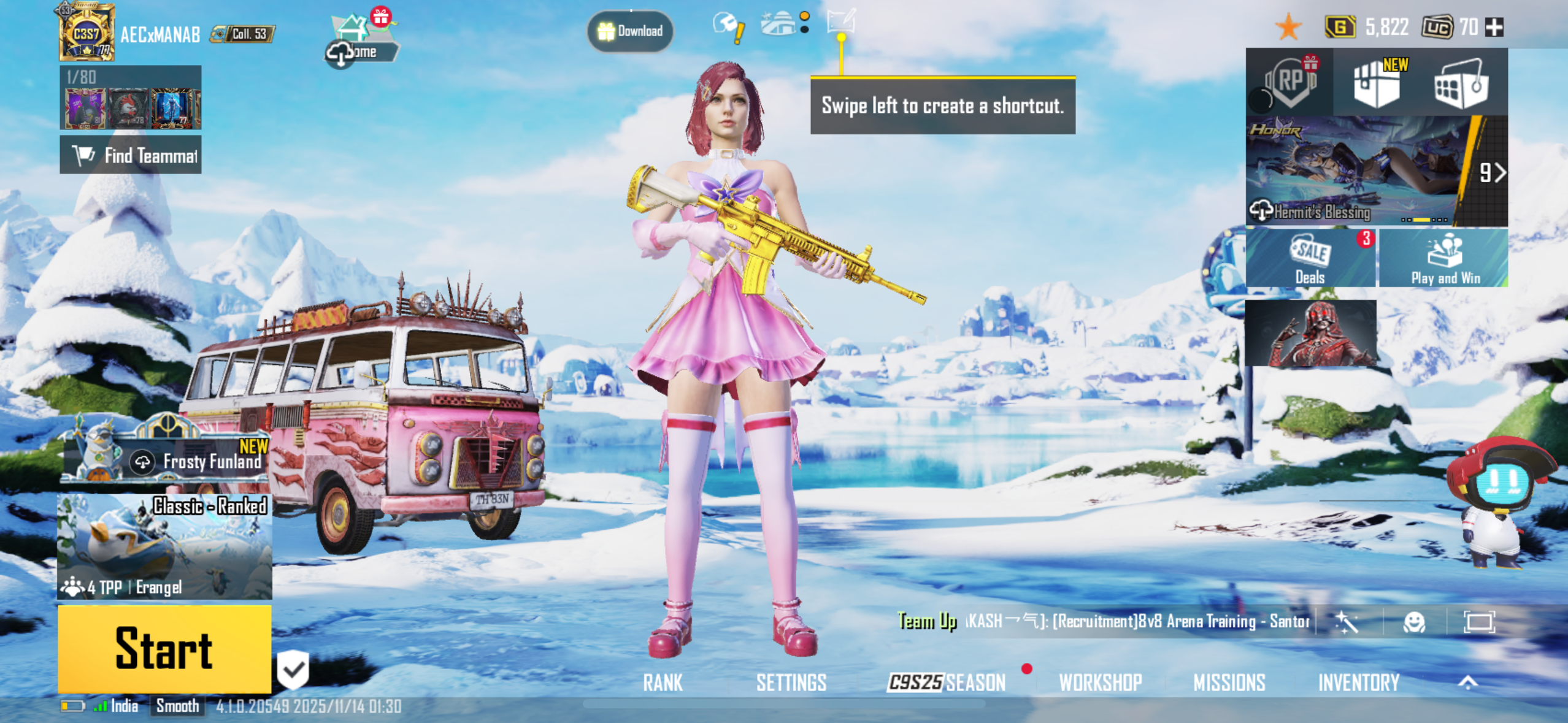
Task: Open the Home feature icon
Action: pyautogui.click(x=361, y=40)
